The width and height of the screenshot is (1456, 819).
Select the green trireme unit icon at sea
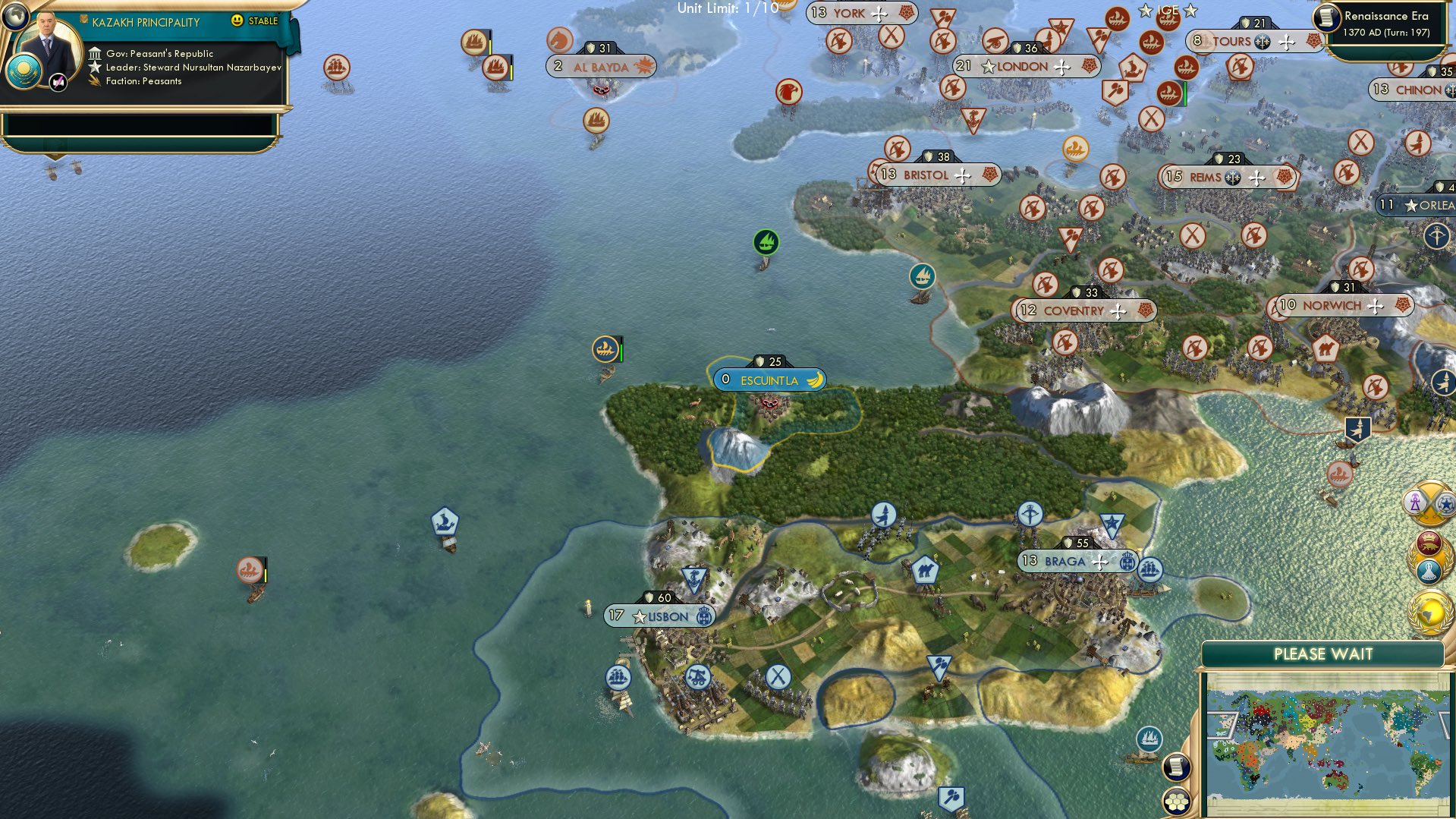(765, 241)
